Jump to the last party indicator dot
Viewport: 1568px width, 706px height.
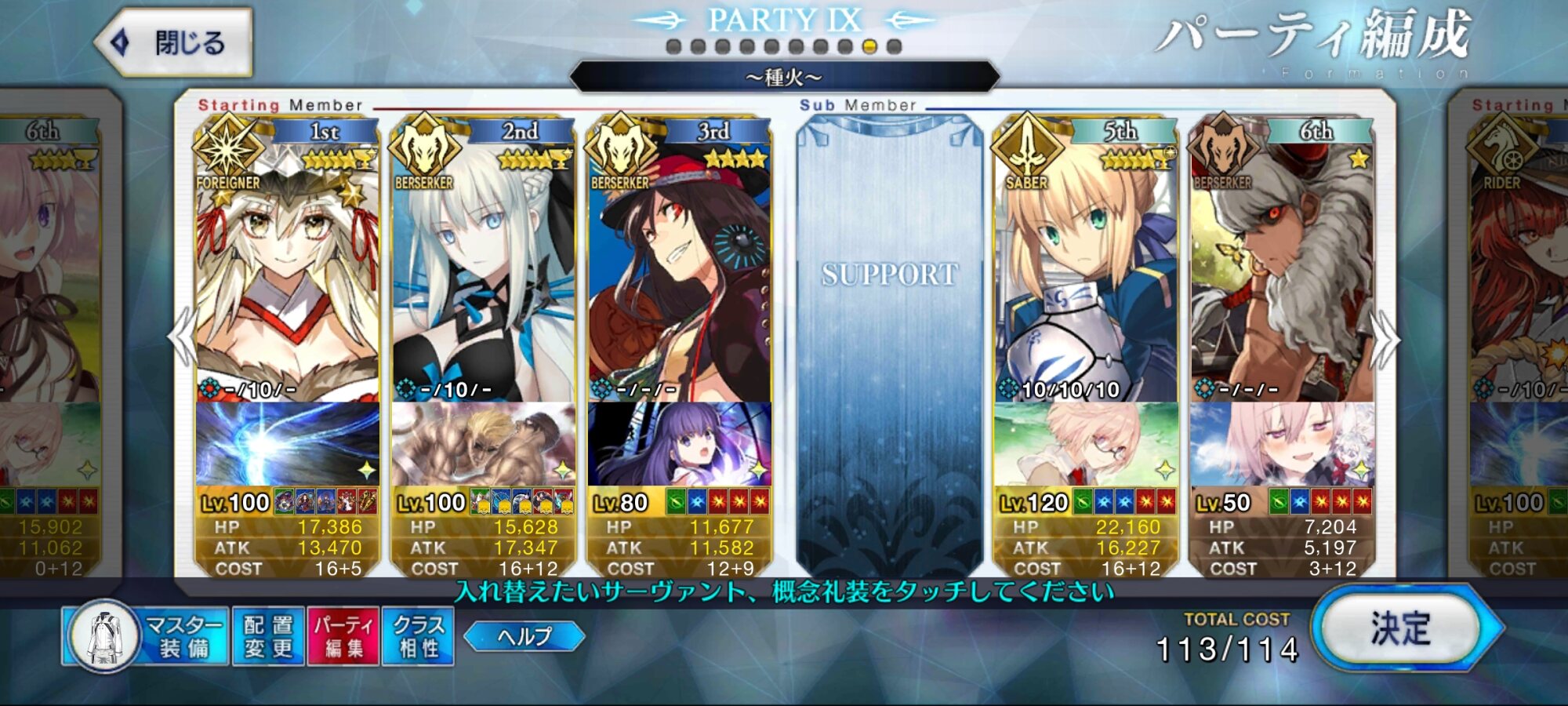894,46
